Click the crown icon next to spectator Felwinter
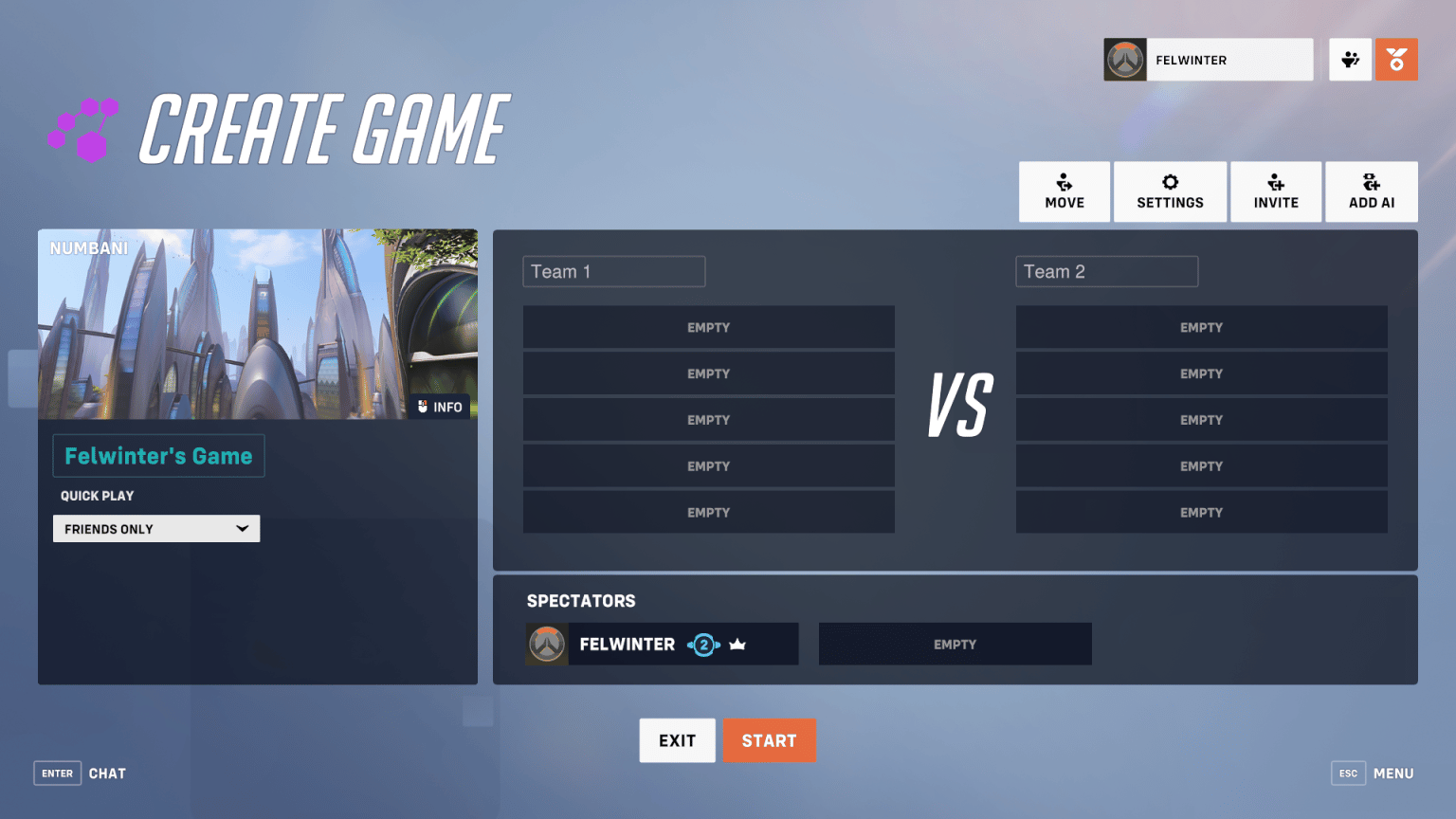Image resolution: width=1456 pixels, height=819 pixels. pos(738,644)
